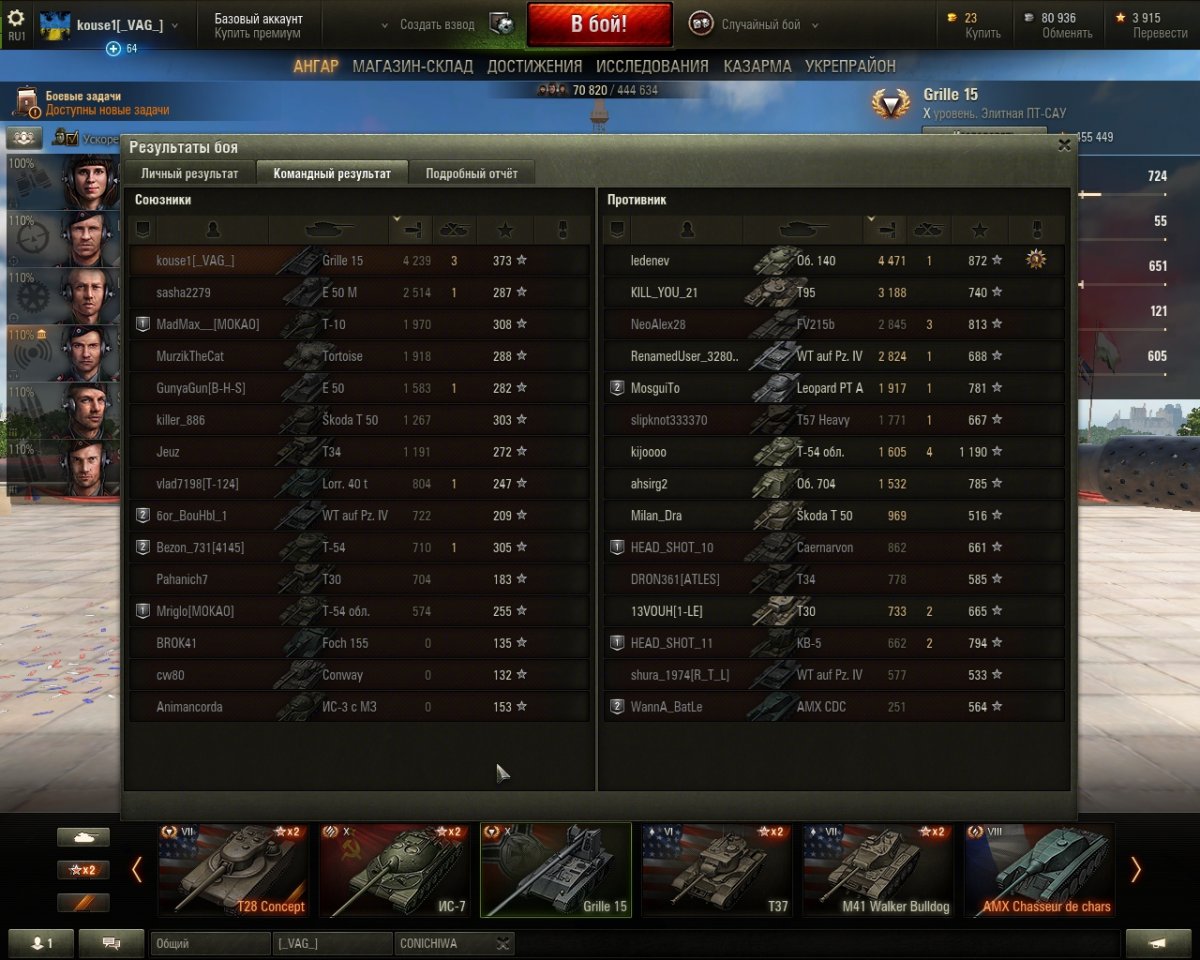
Task: Select enemy player row ledenev
Action: 833,261
